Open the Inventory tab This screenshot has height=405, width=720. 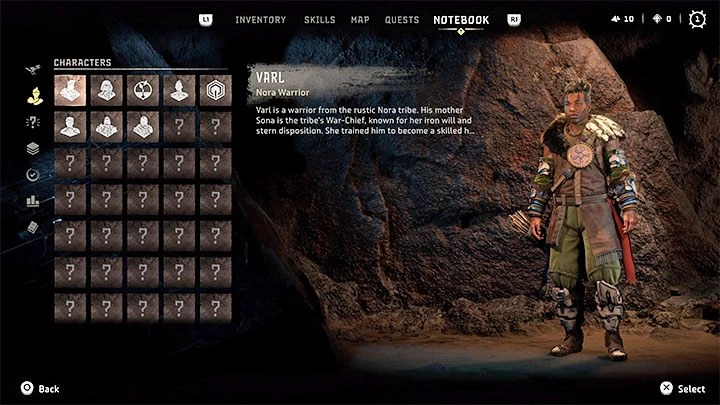click(x=260, y=19)
